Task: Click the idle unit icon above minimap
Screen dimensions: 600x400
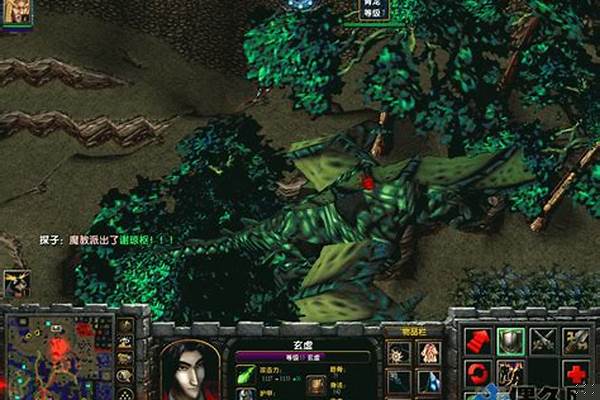Action: [15, 282]
